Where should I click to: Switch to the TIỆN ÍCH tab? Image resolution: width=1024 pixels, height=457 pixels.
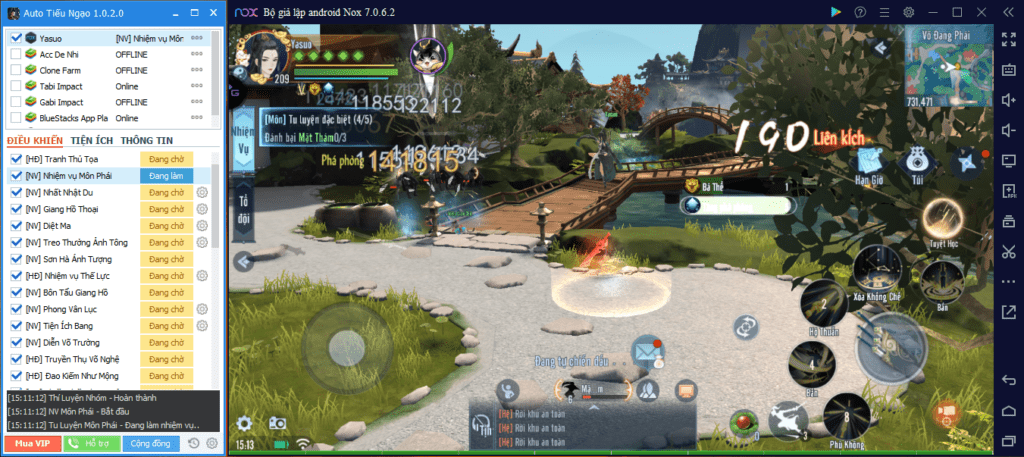92,140
